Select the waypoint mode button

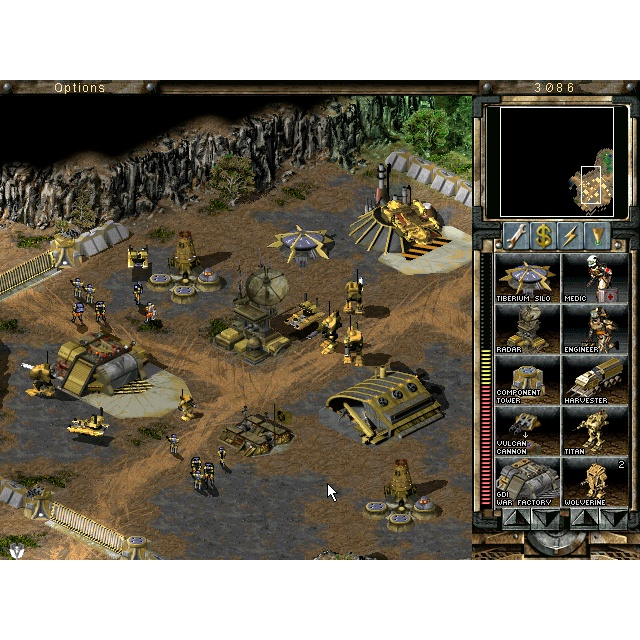[598, 236]
